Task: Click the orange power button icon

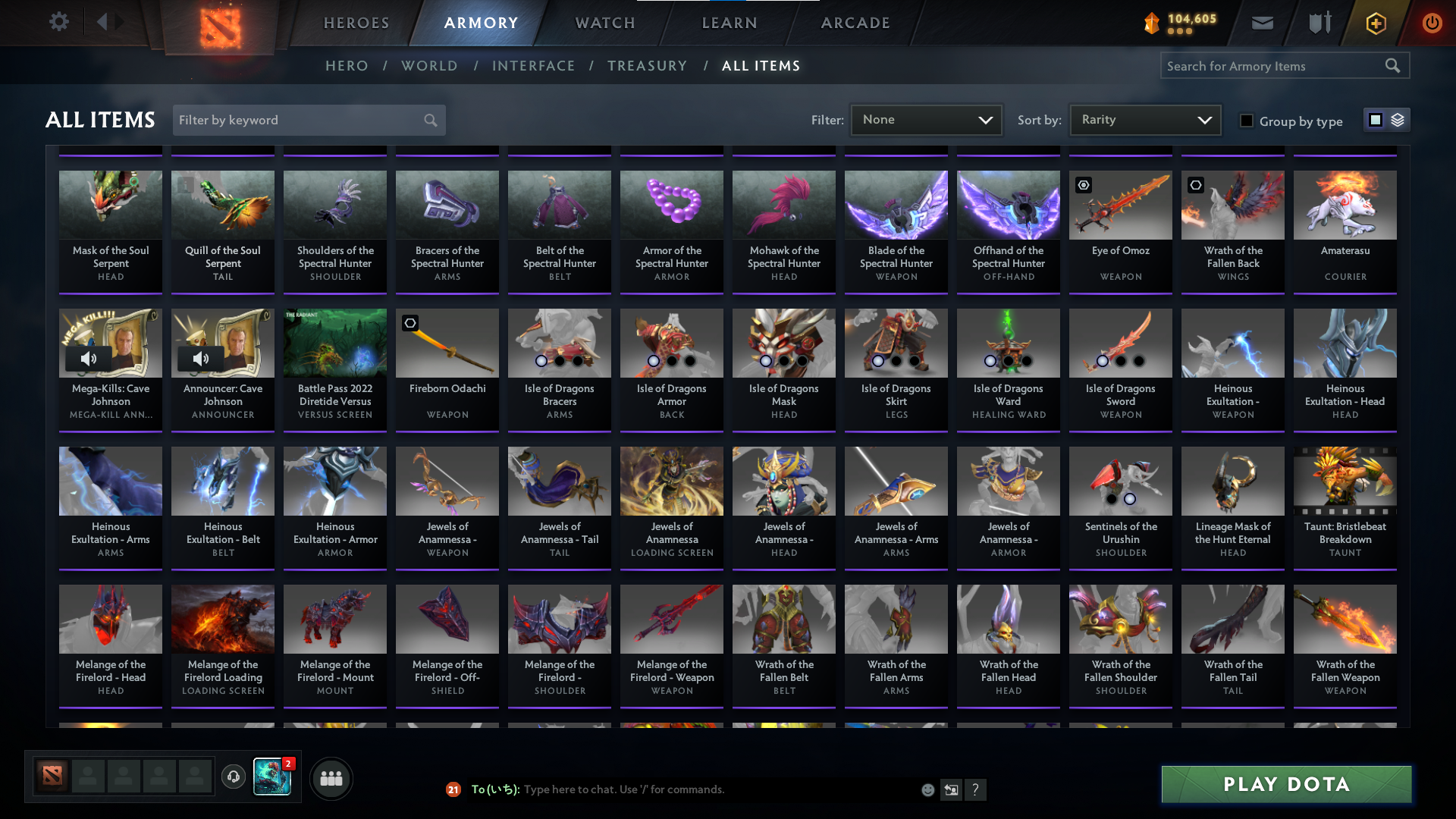Action: [x=1432, y=23]
